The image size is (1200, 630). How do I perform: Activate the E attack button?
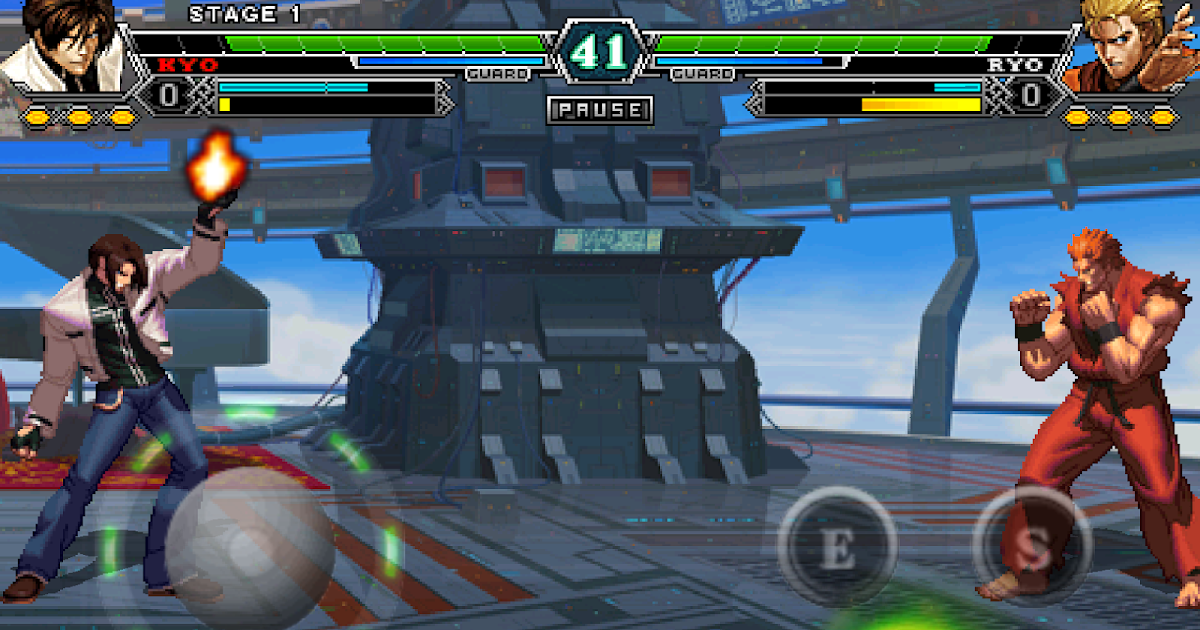[837, 547]
